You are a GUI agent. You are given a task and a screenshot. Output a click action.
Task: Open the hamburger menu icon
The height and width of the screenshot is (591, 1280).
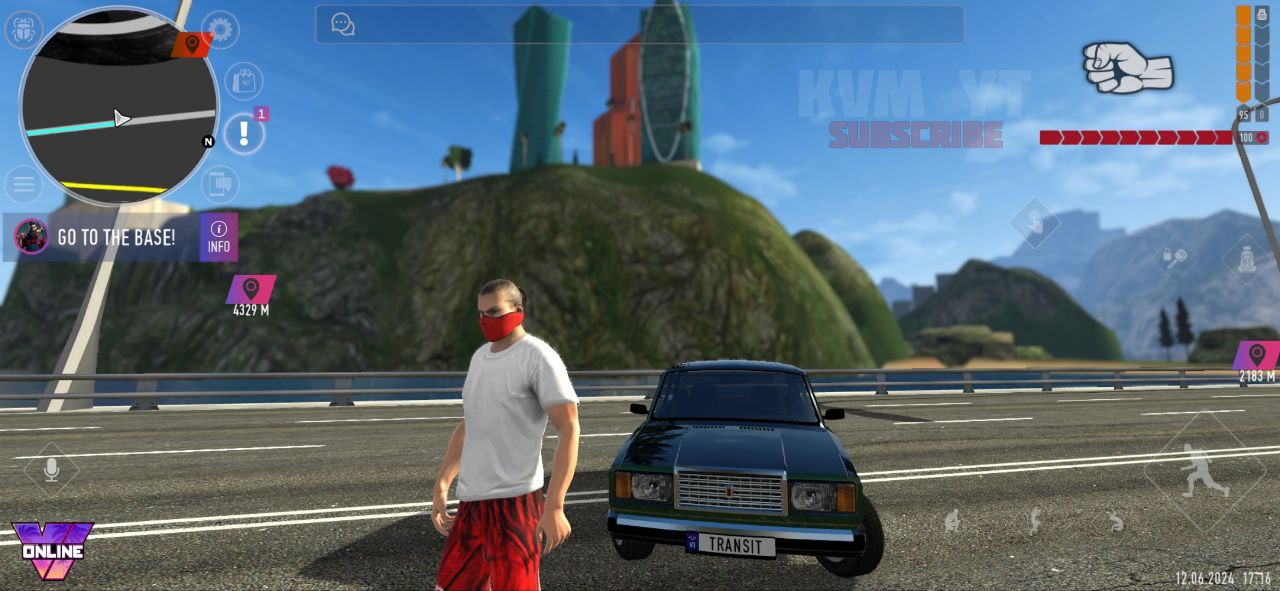click(x=22, y=185)
